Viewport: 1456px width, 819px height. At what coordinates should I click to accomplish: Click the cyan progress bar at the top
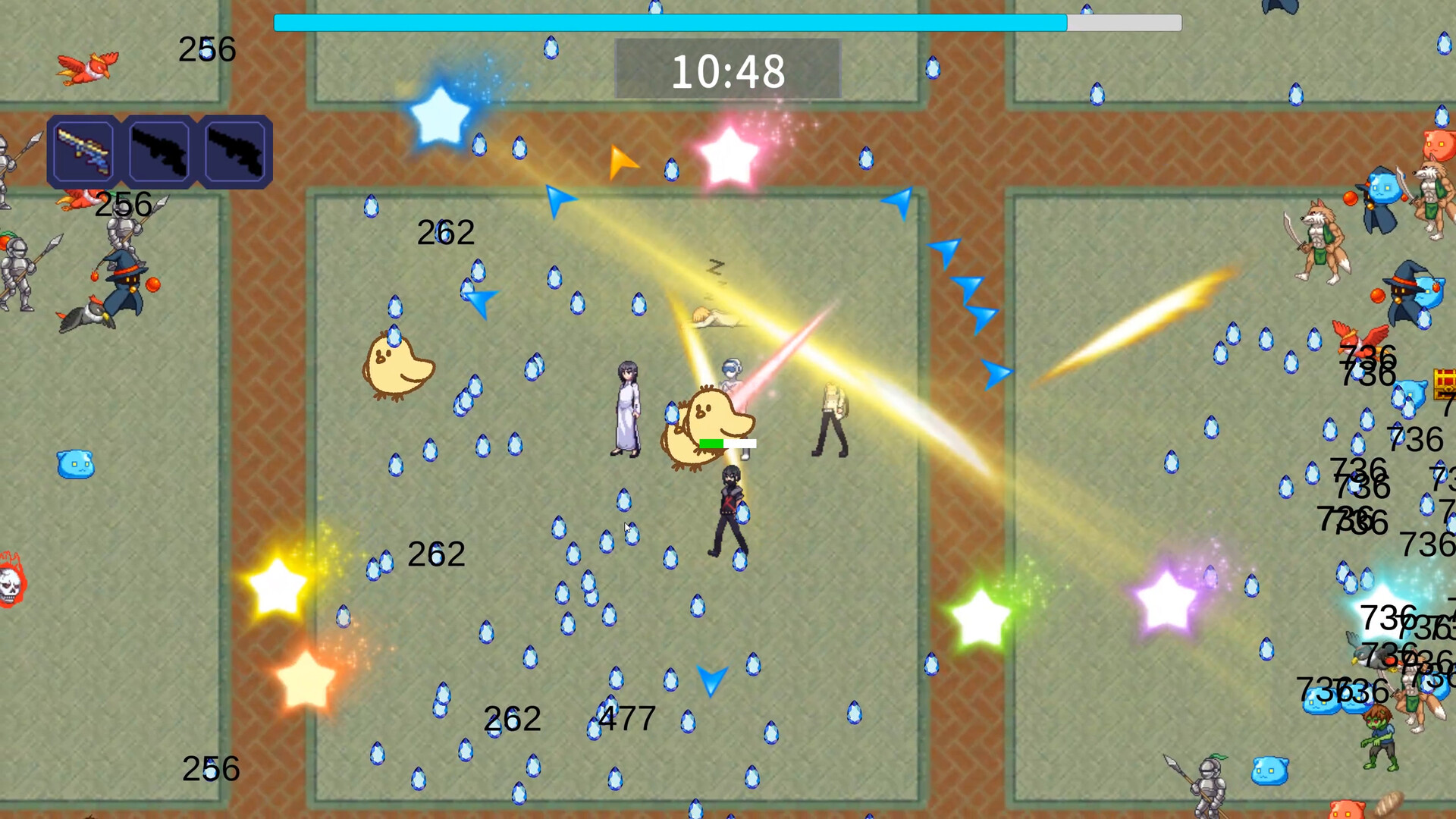(x=667, y=24)
